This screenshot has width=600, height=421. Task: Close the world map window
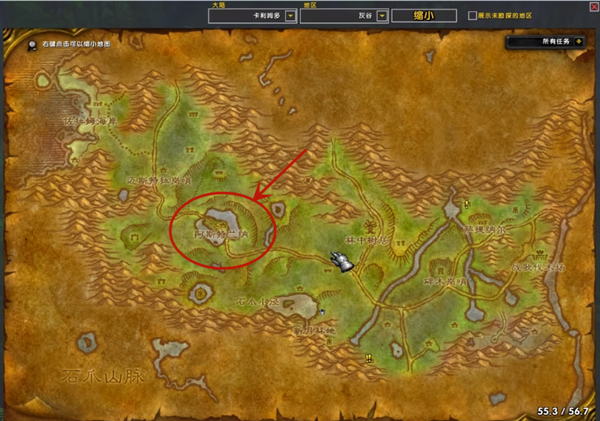coord(592,7)
